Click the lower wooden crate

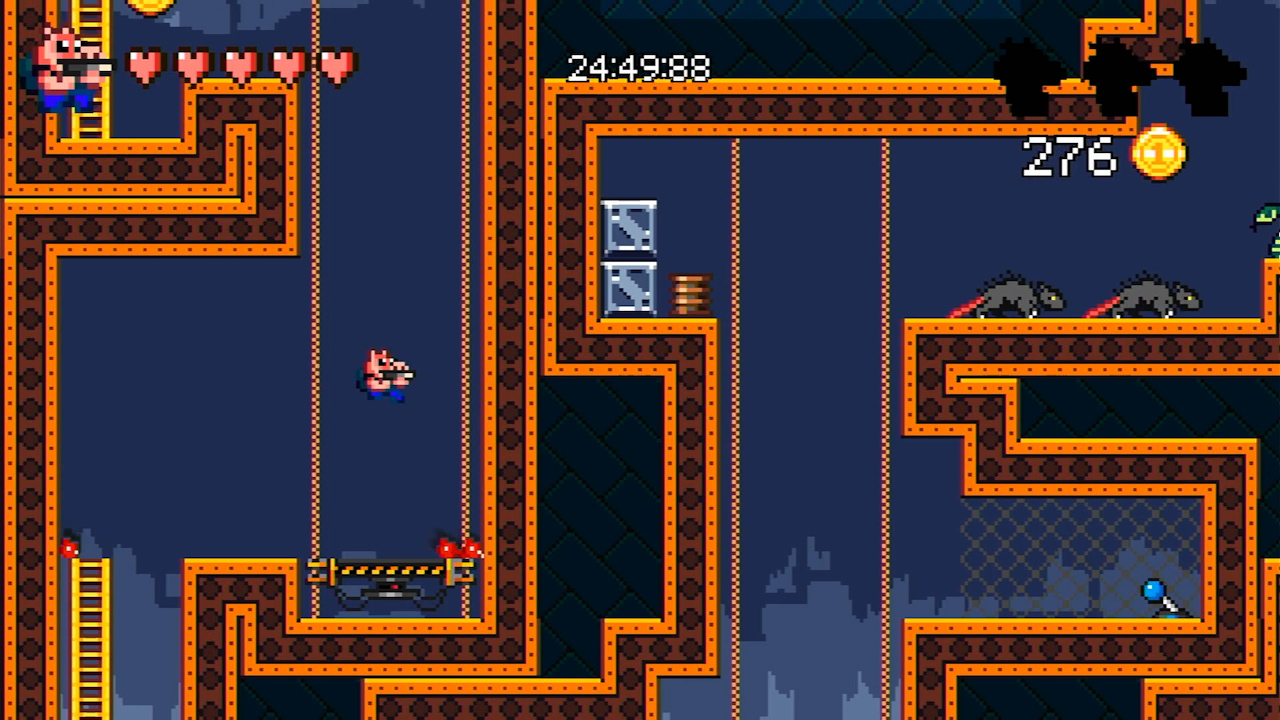pos(630,290)
